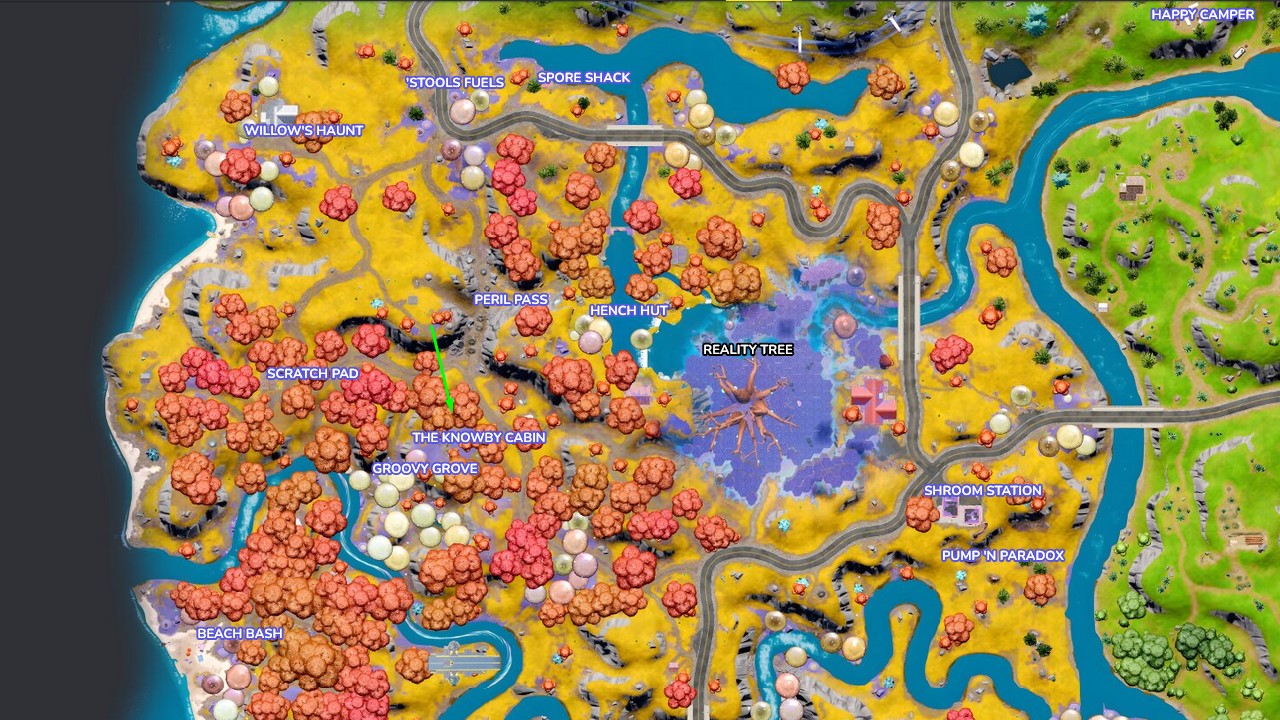
Task: Click the 'Stools Fuels label
Action: coord(454,82)
